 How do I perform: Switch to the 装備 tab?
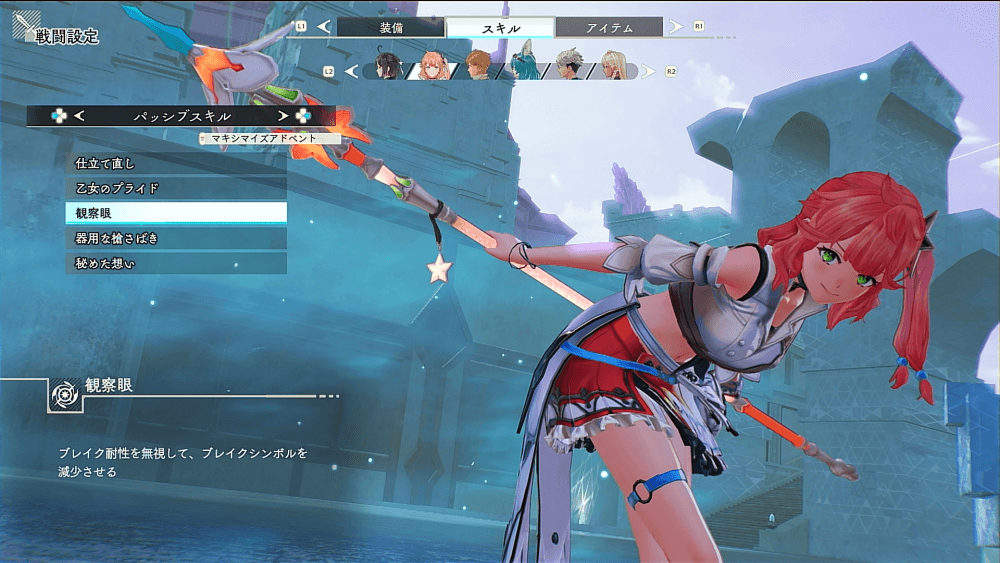[390, 28]
